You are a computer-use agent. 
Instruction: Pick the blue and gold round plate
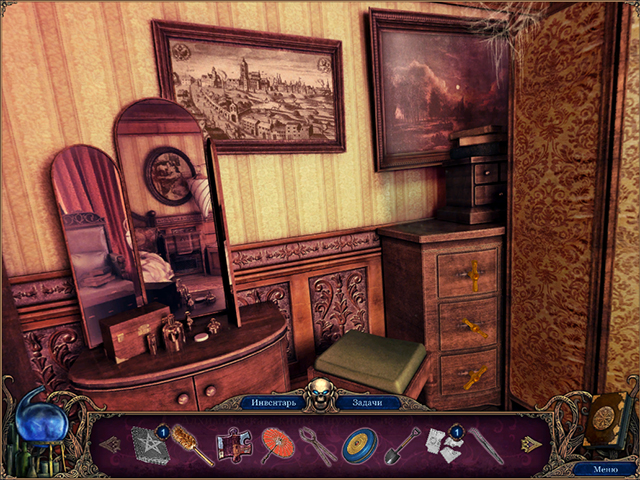click(359, 445)
